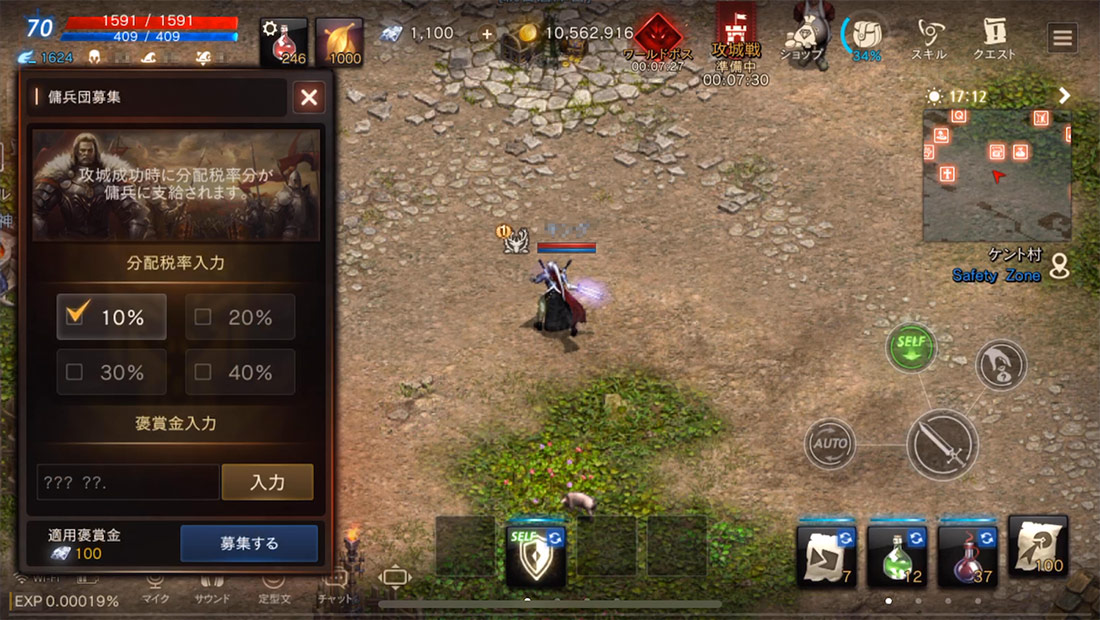Pick the 30% tax rate option
The height and width of the screenshot is (620, 1100).
pyautogui.click(x=74, y=372)
